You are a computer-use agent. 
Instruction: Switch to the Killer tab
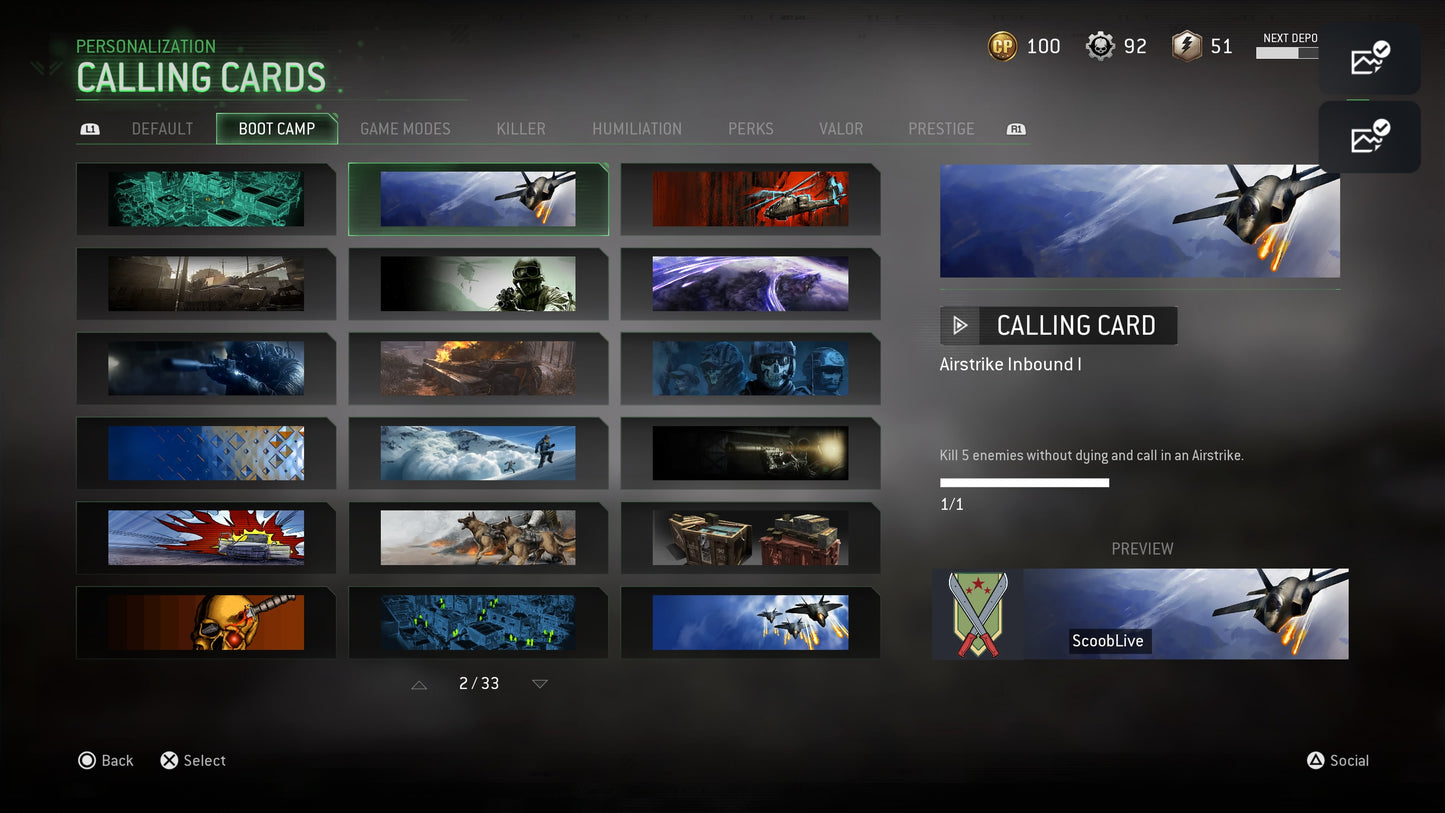click(520, 128)
